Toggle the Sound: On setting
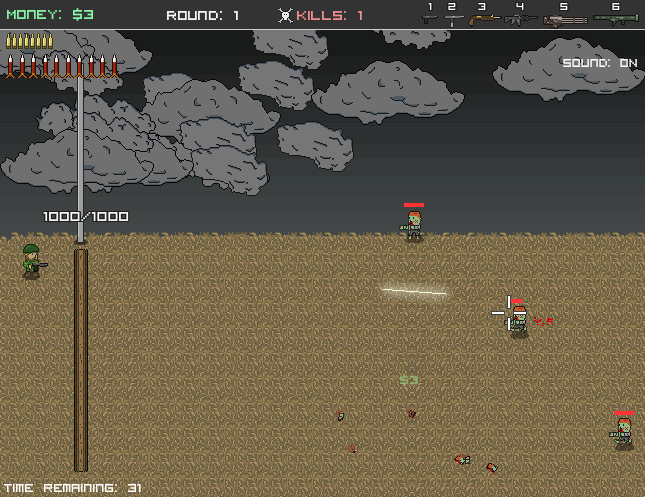Image resolution: width=645 pixels, height=497 pixels. [599, 63]
